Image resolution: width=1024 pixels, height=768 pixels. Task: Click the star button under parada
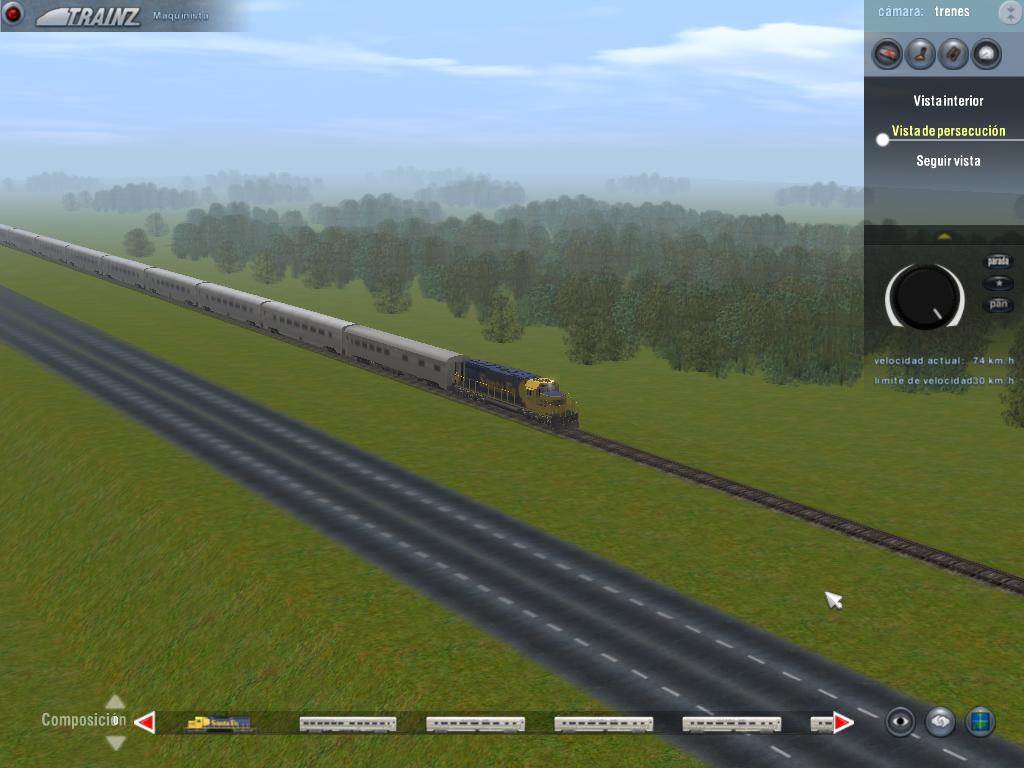coord(998,284)
